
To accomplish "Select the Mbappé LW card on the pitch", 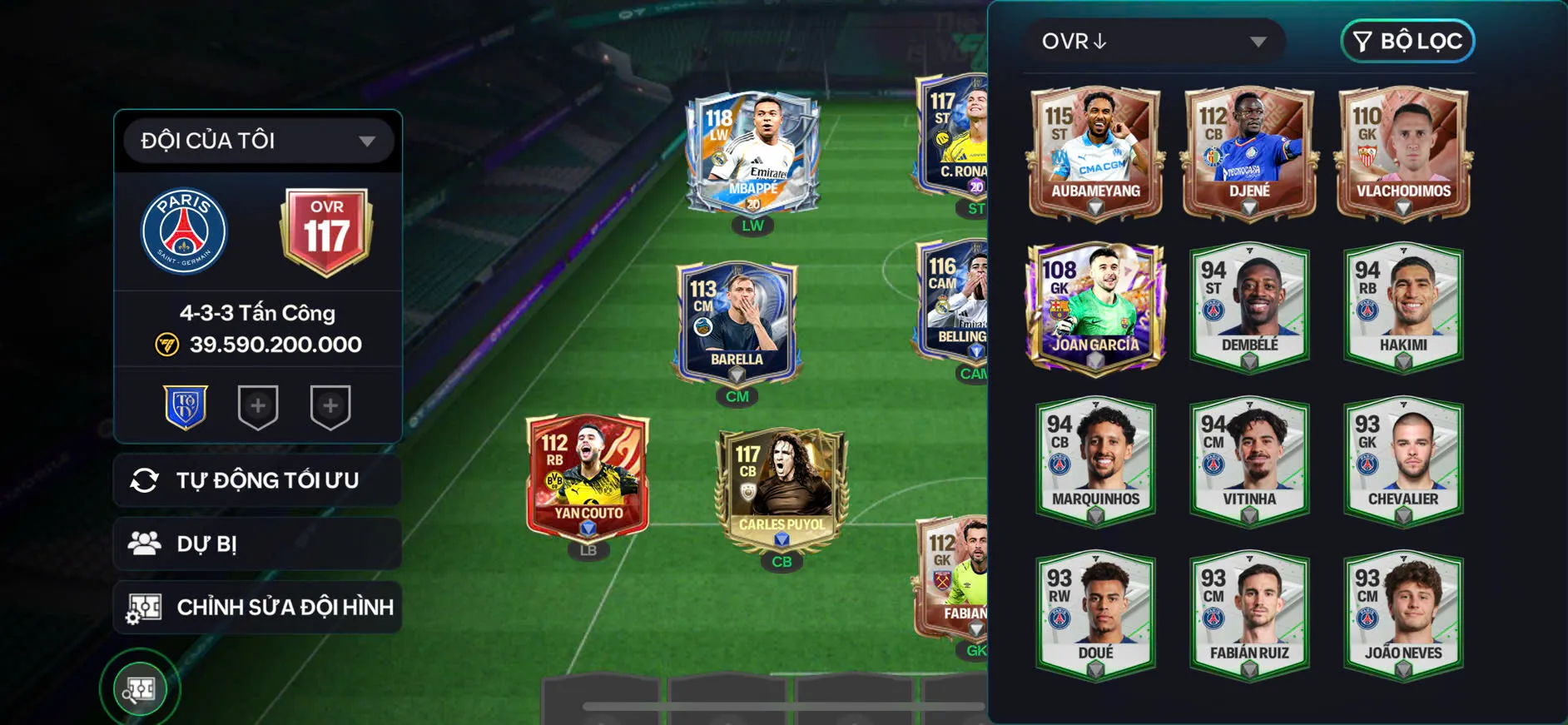I will 752,154.
